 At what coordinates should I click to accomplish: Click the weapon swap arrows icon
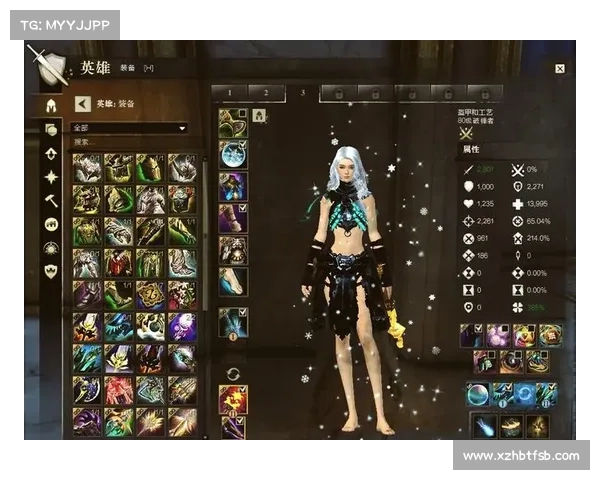pos(234,374)
